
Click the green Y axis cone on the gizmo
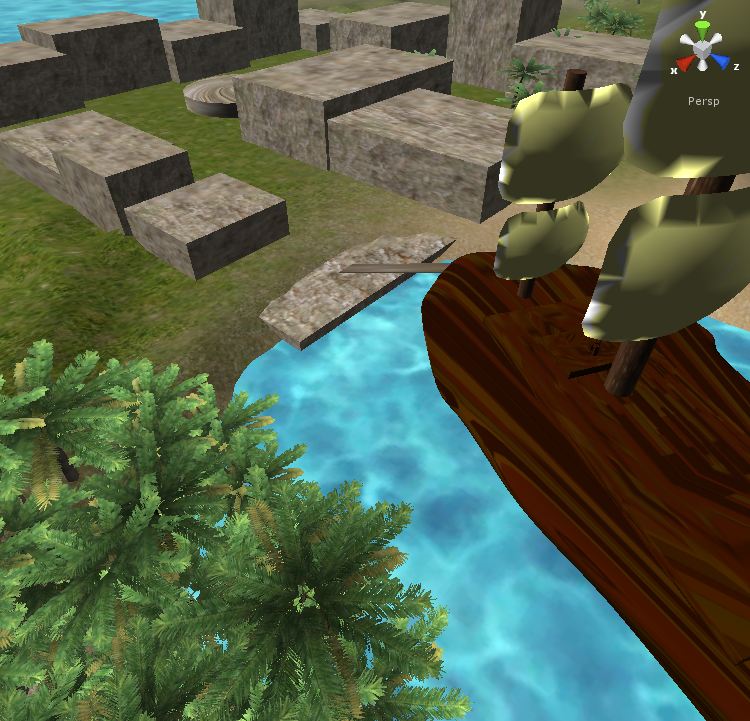coord(703,27)
